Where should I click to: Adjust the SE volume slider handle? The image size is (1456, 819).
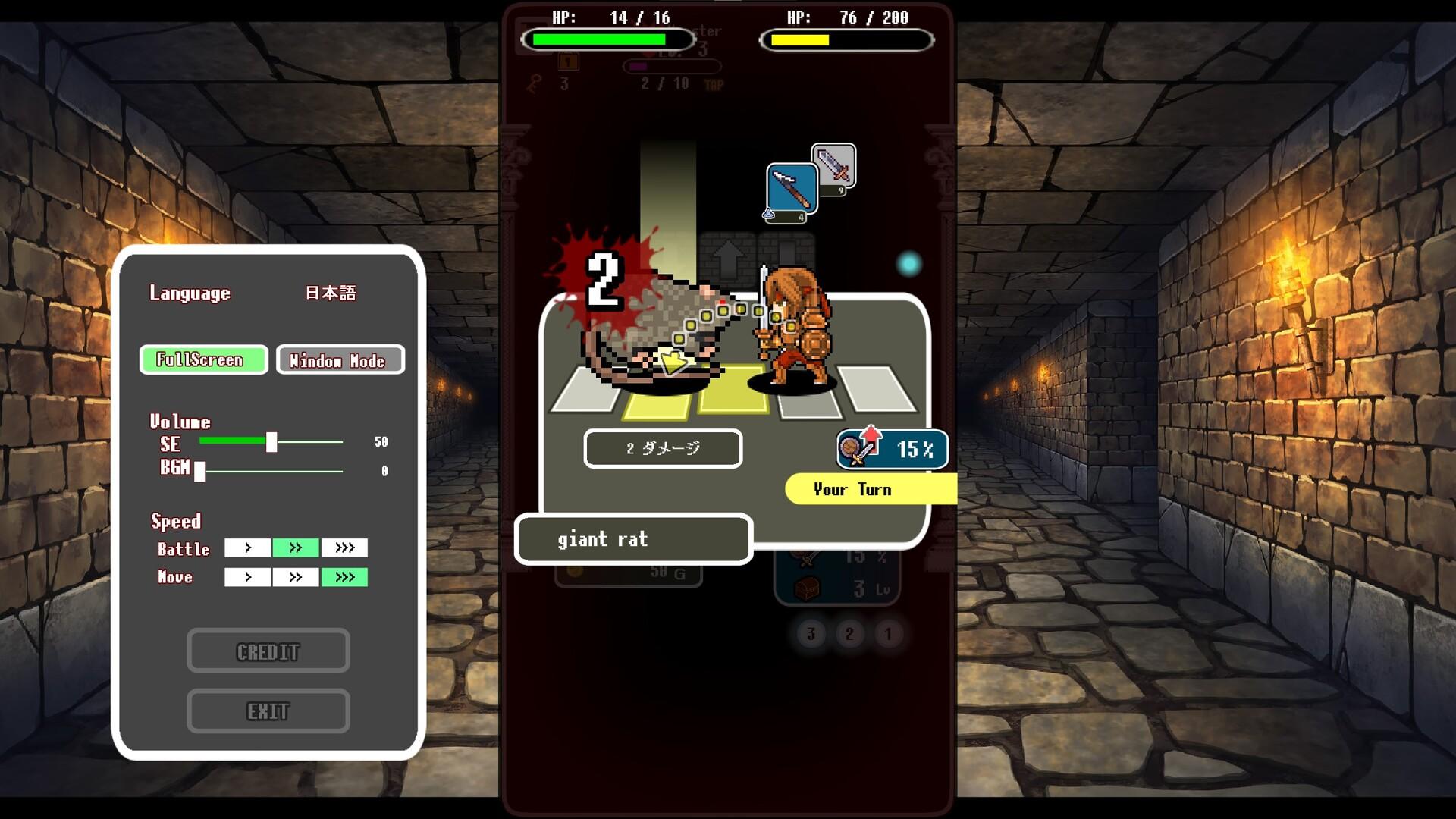pos(271,442)
